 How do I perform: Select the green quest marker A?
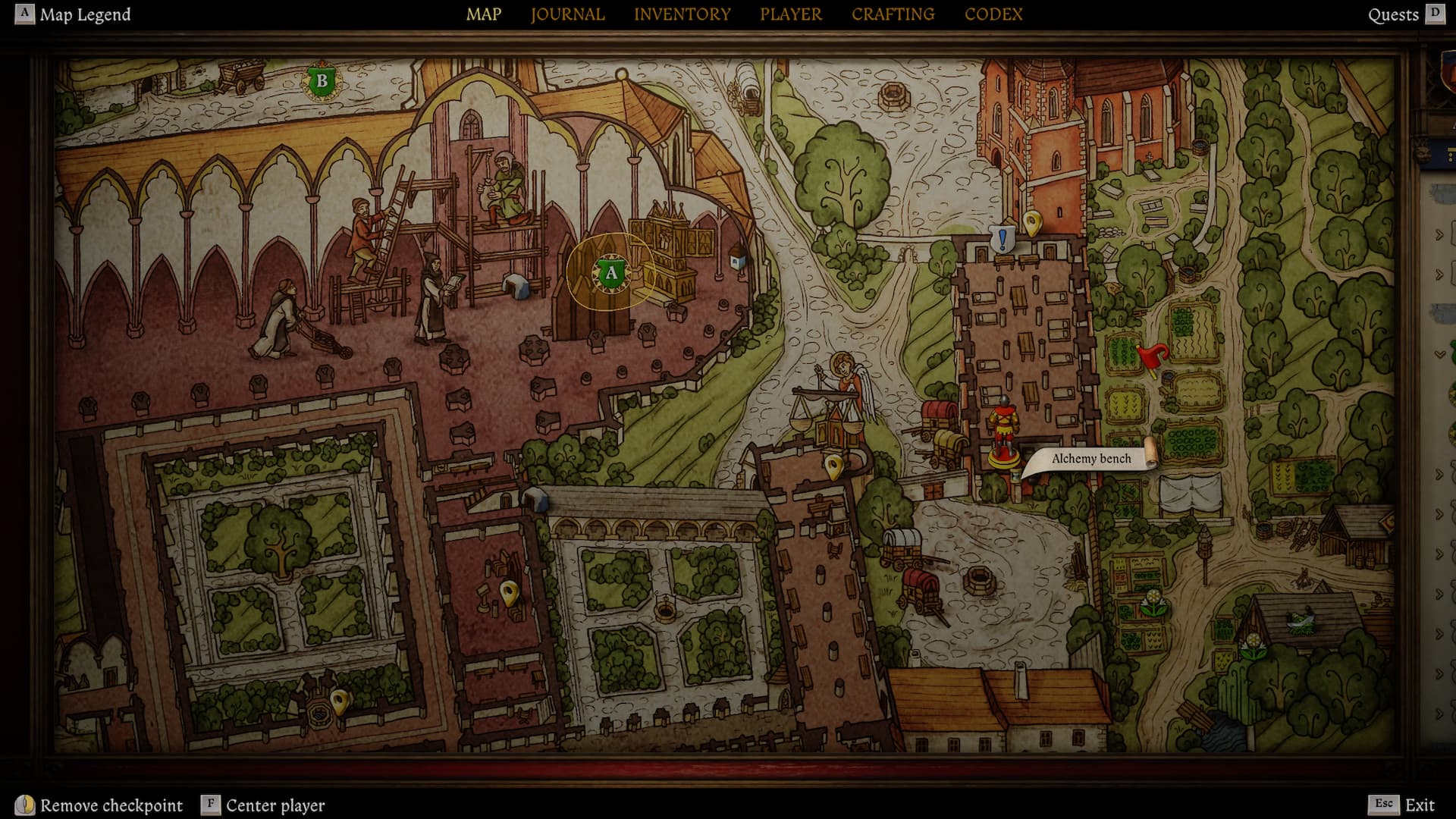(610, 273)
